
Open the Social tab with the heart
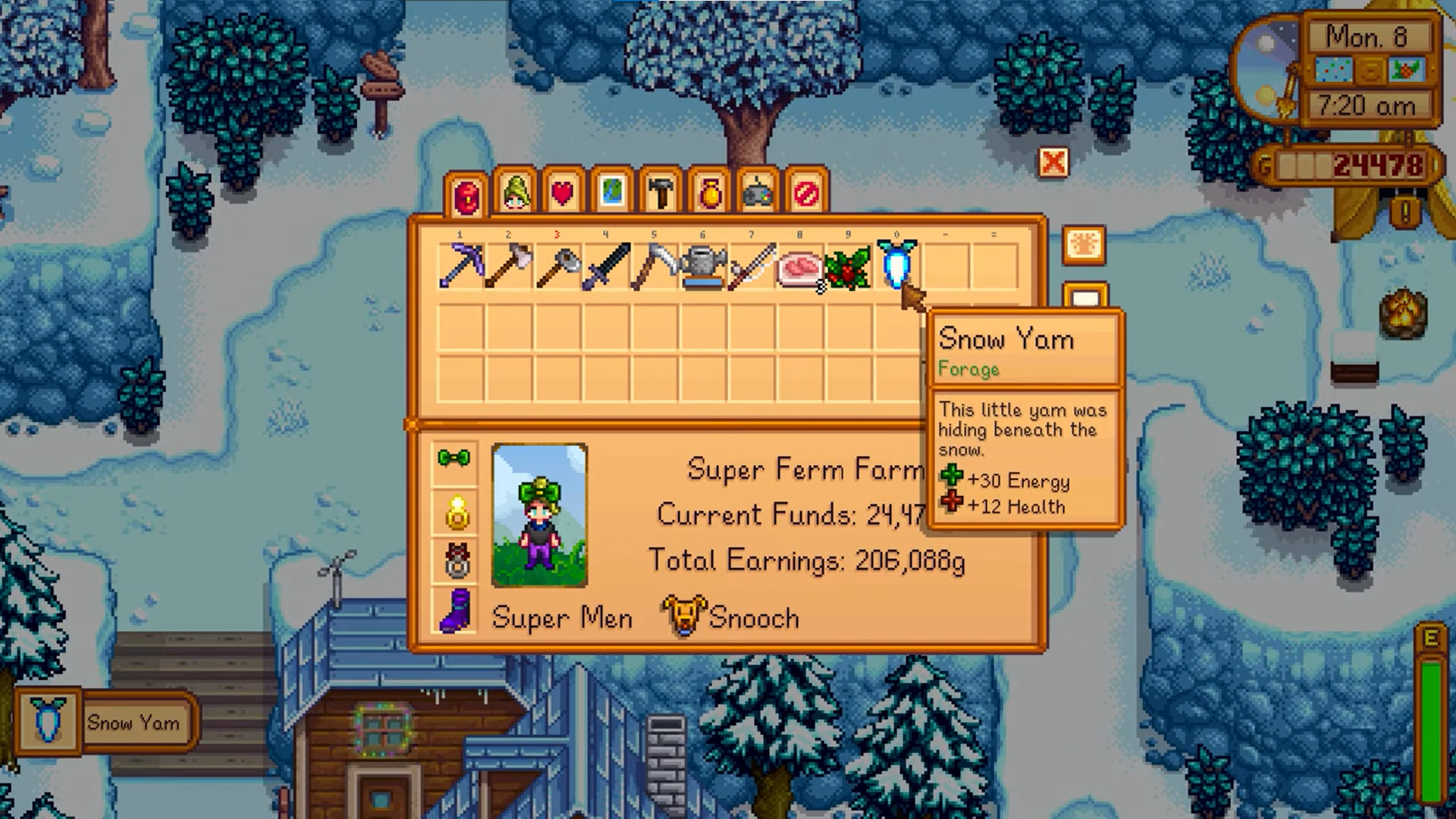[x=563, y=193]
